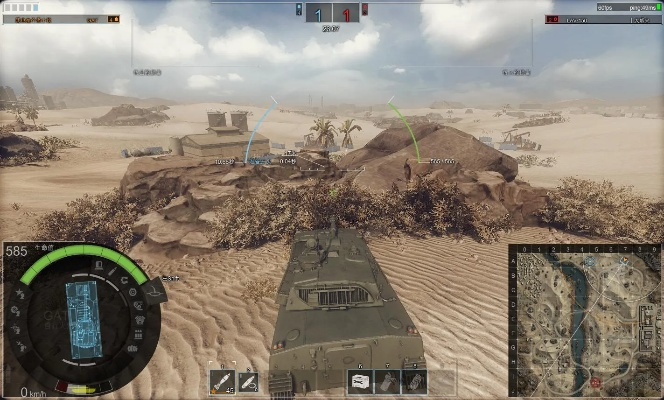664x400 pixels.
Task: Activate the fire extinguisher consumable
Action: tap(388, 381)
